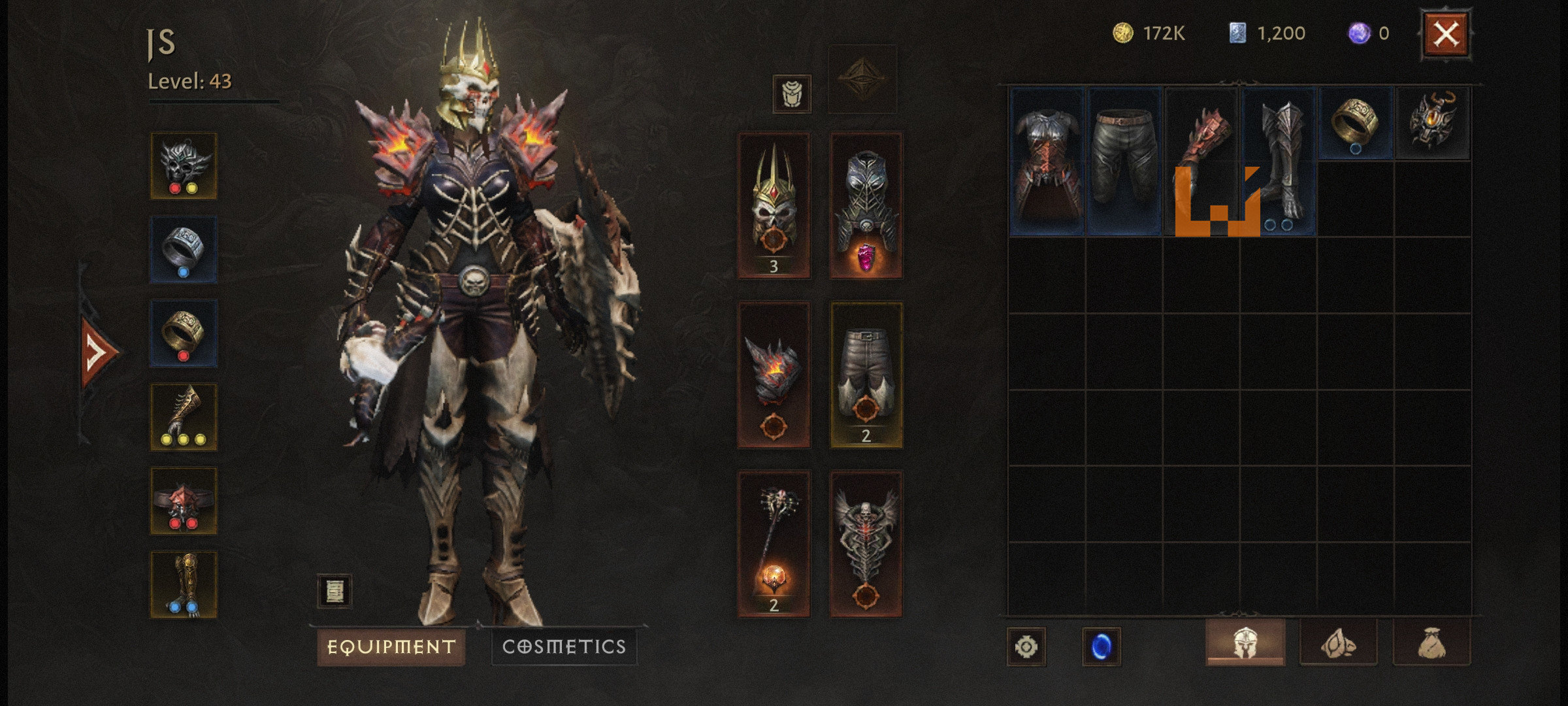Select the silver ring with blue gem

pyautogui.click(x=184, y=249)
